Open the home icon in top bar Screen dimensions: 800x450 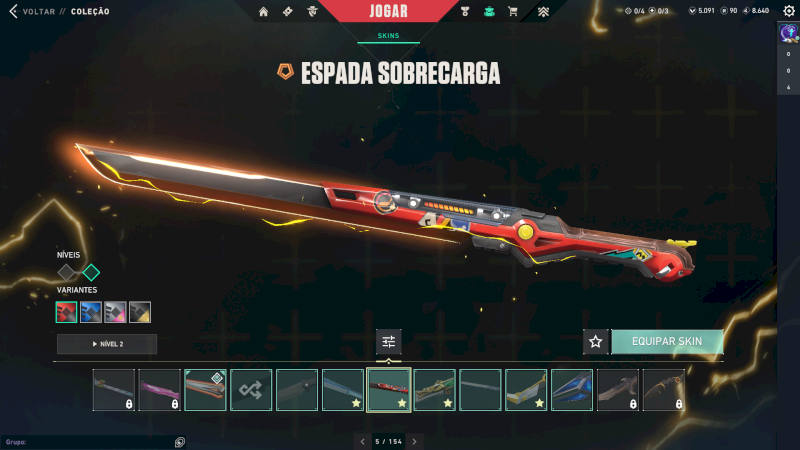tap(264, 12)
